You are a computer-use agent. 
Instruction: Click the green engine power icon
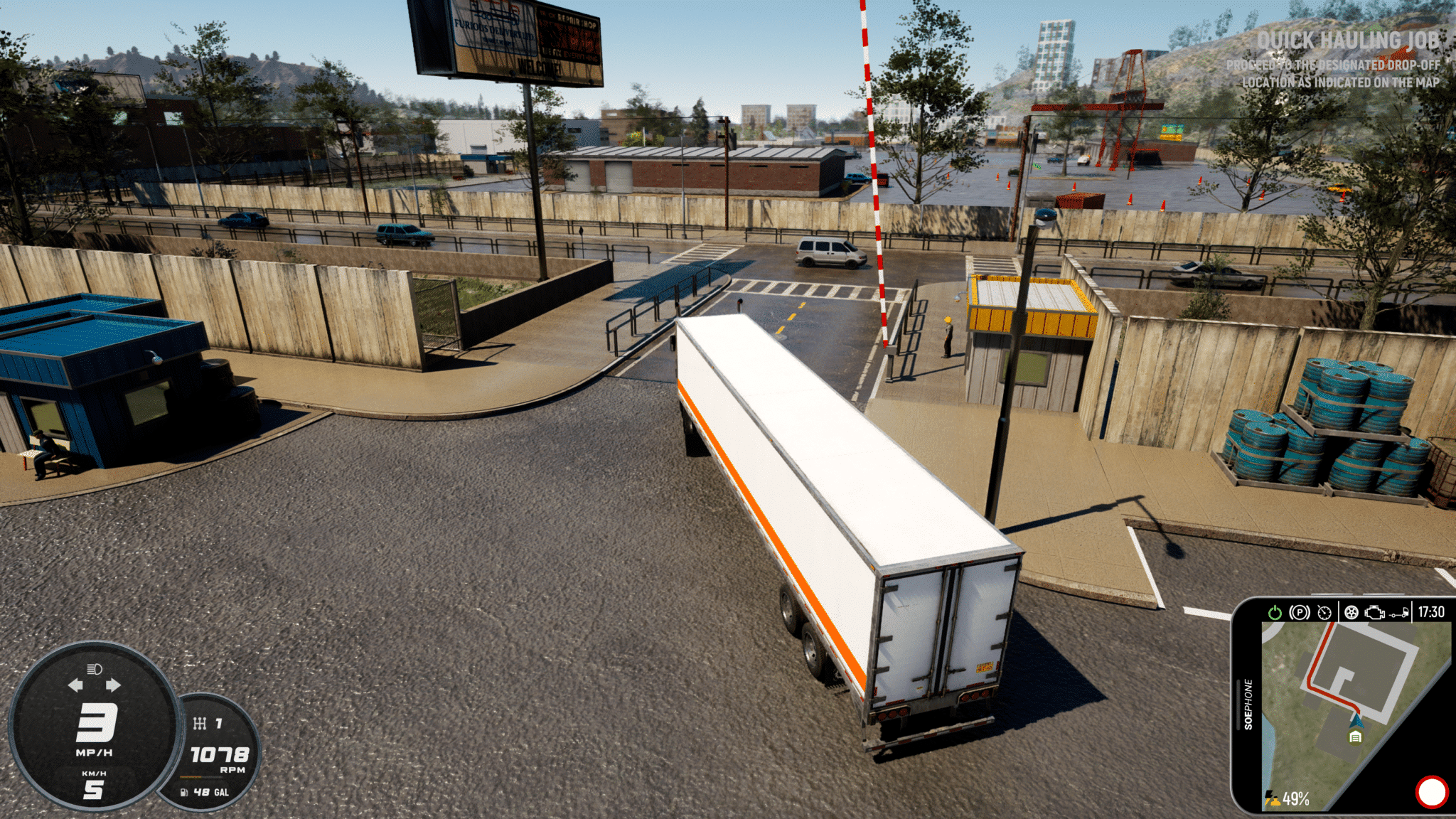(x=1275, y=612)
